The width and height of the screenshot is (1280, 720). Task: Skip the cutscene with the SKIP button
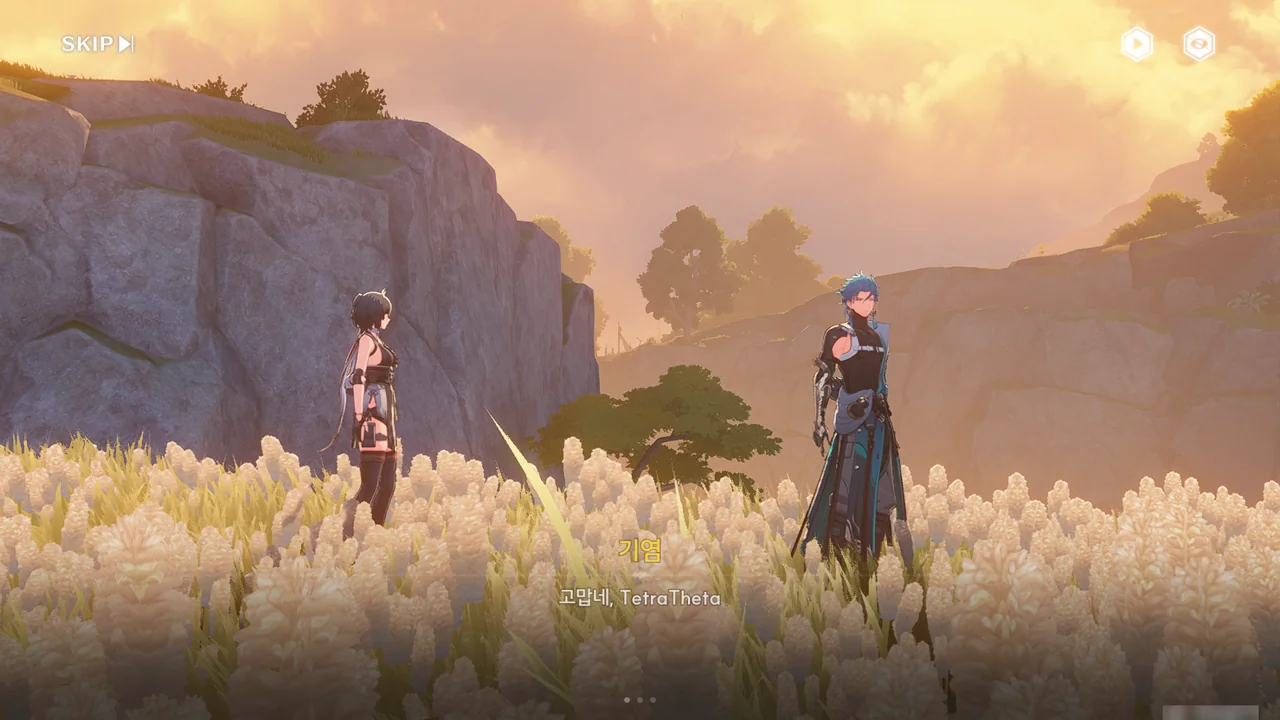point(97,44)
